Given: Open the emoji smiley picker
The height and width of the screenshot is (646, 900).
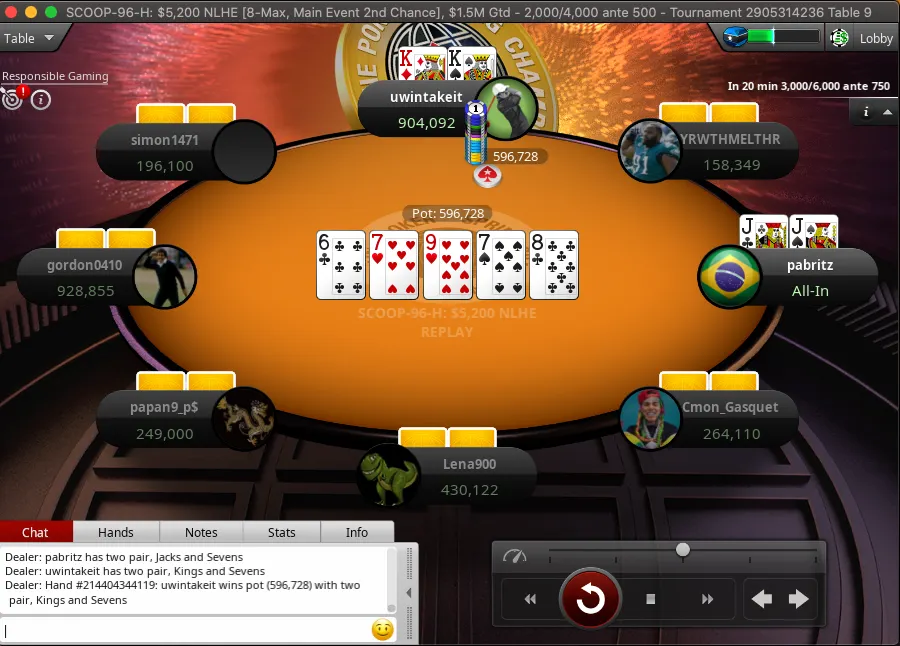Looking at the screenshot, I should (382, 630).
